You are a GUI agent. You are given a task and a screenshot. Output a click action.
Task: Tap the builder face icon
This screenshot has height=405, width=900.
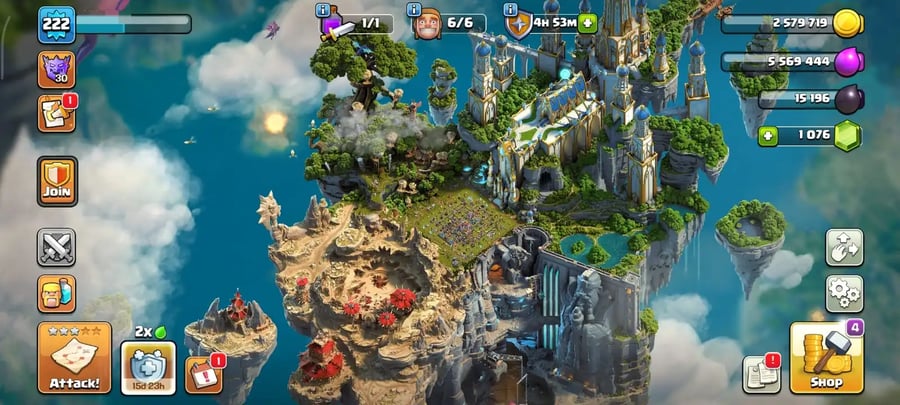428,24
